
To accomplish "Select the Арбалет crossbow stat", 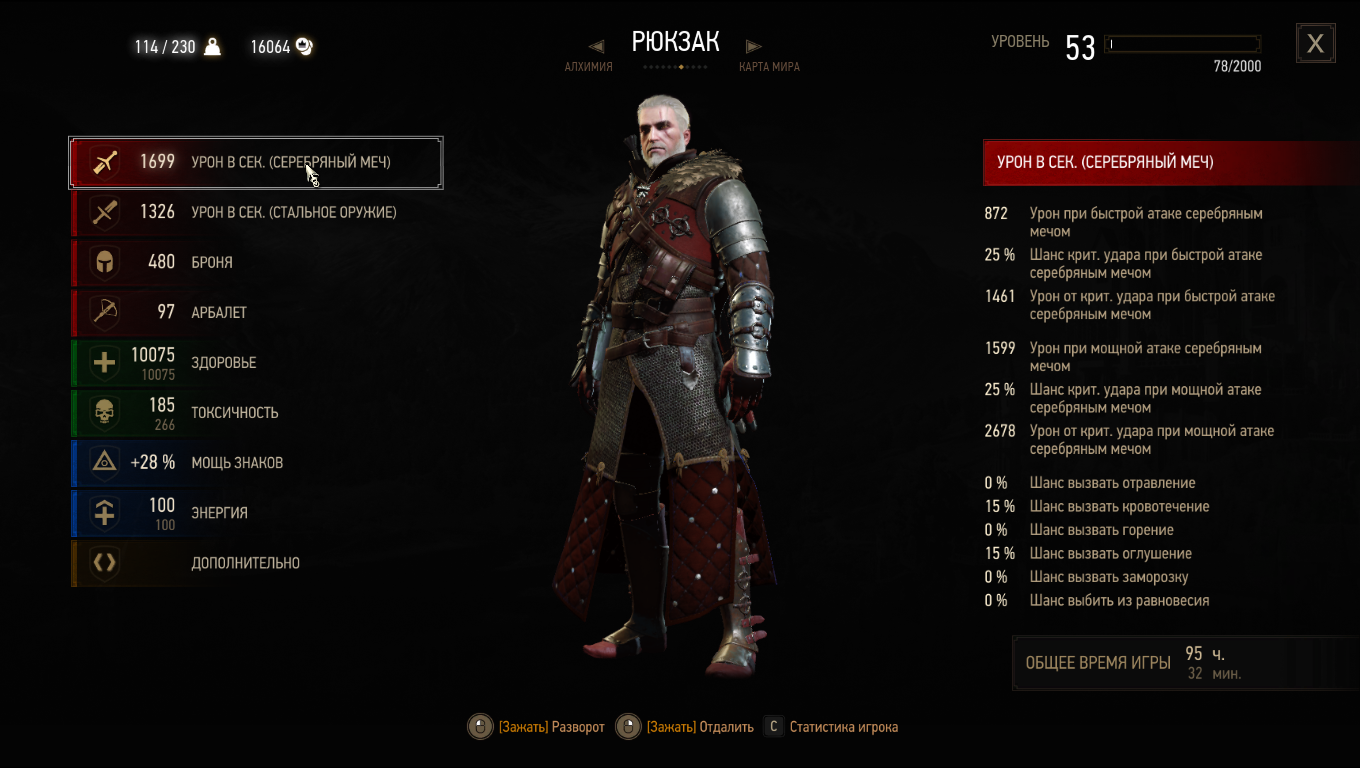I will click(256, 312).
